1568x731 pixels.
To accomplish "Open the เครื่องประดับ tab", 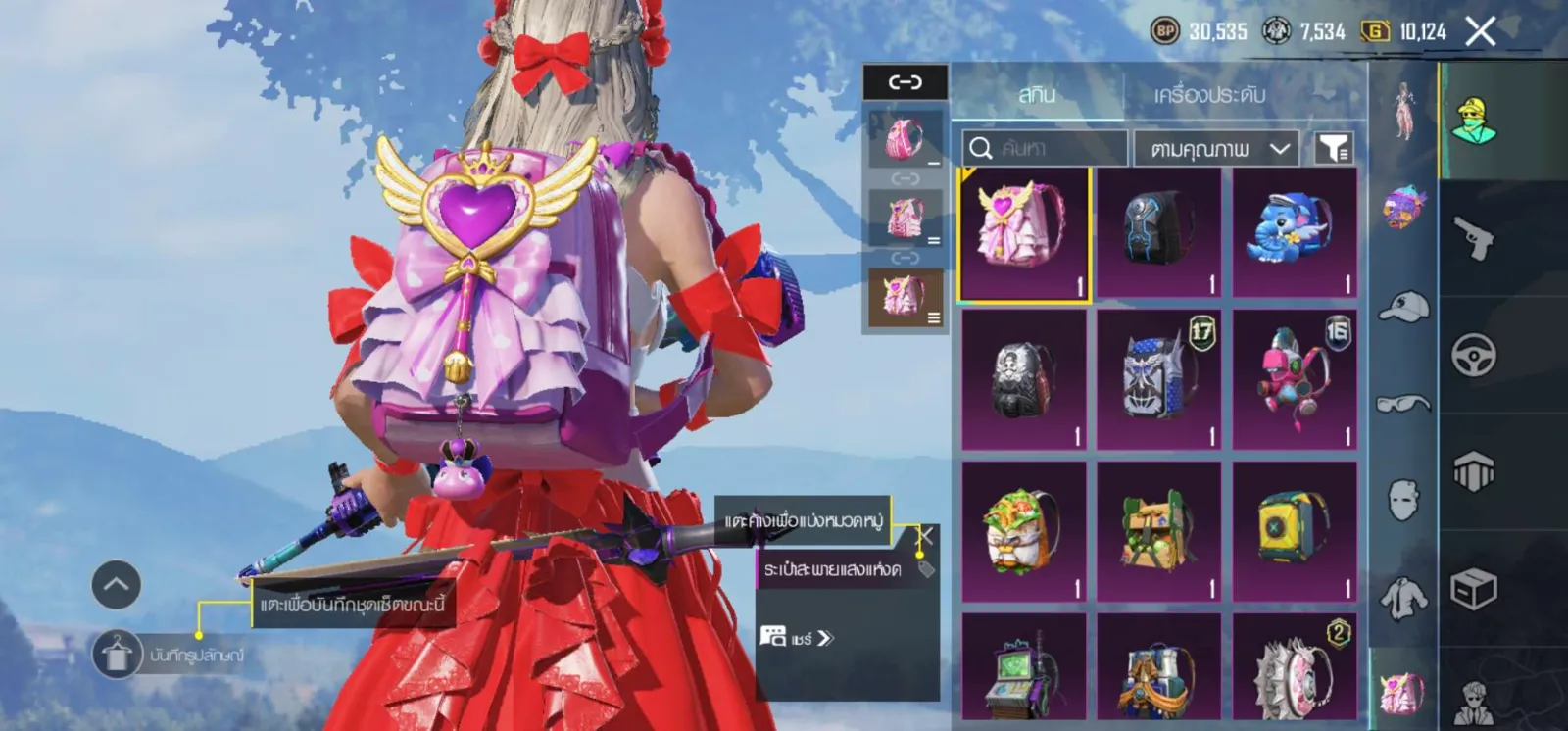I will tap(1209, 94).
